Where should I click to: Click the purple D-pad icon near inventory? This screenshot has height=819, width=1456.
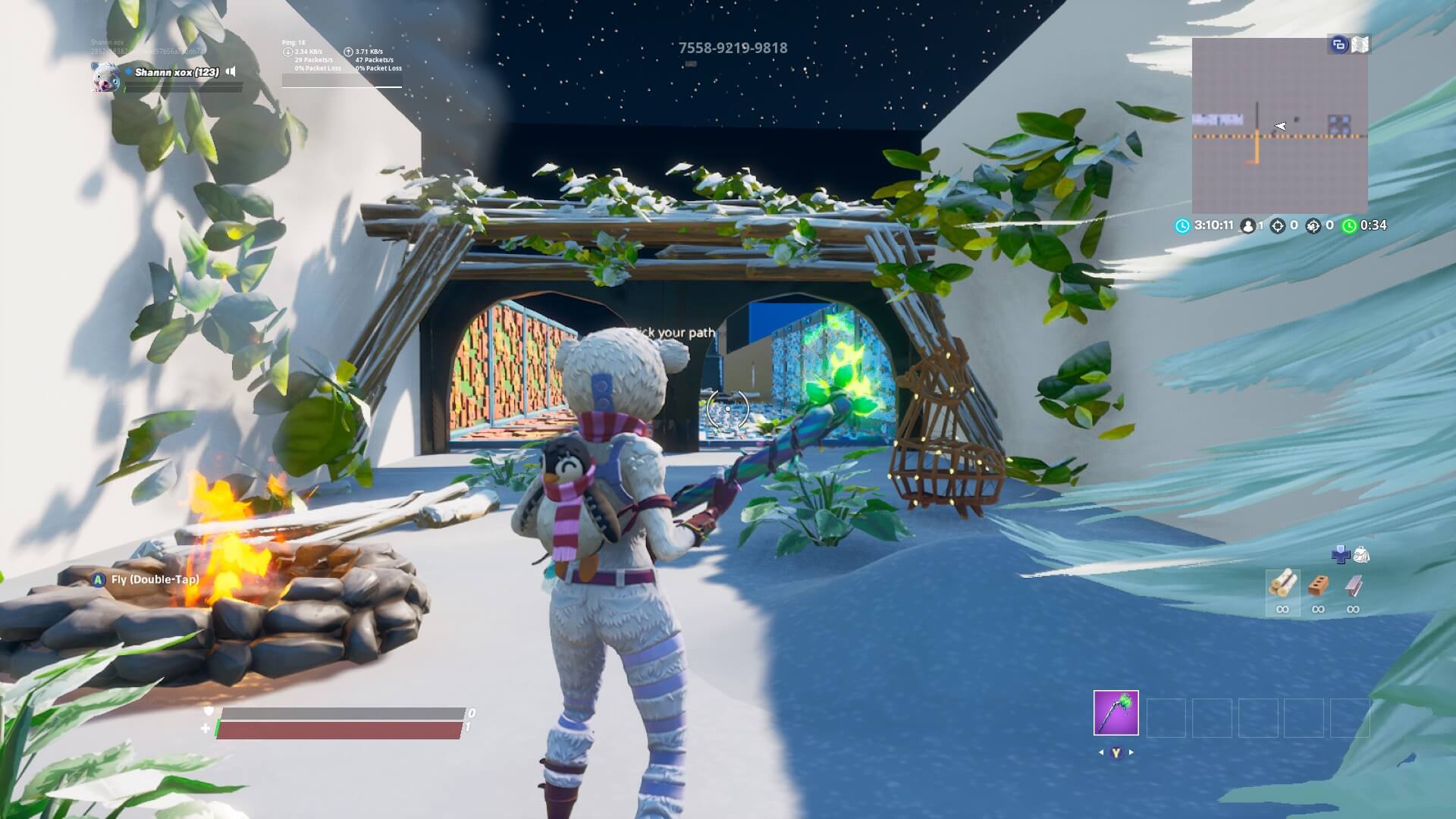(1341, 556)
